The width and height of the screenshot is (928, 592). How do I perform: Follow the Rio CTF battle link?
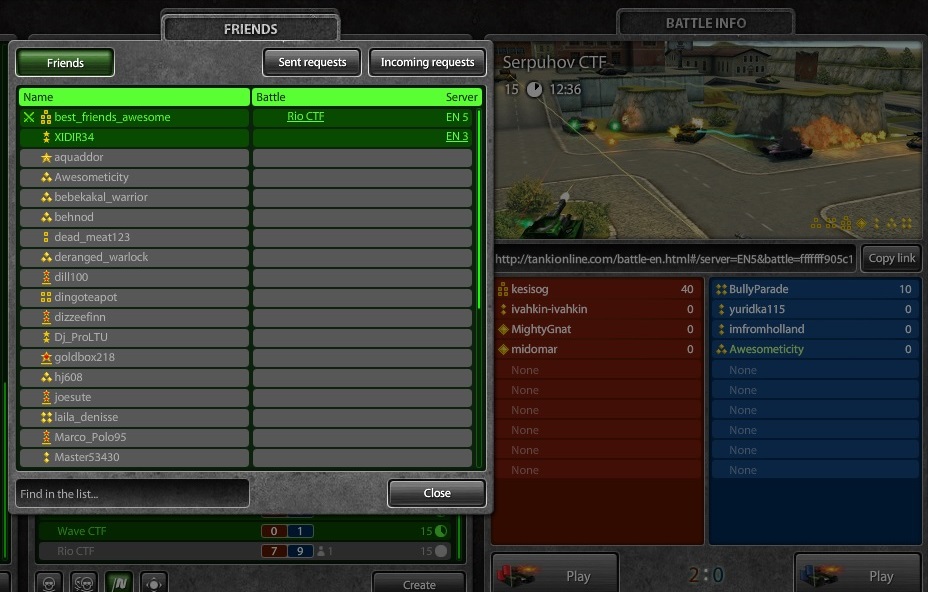305,117
